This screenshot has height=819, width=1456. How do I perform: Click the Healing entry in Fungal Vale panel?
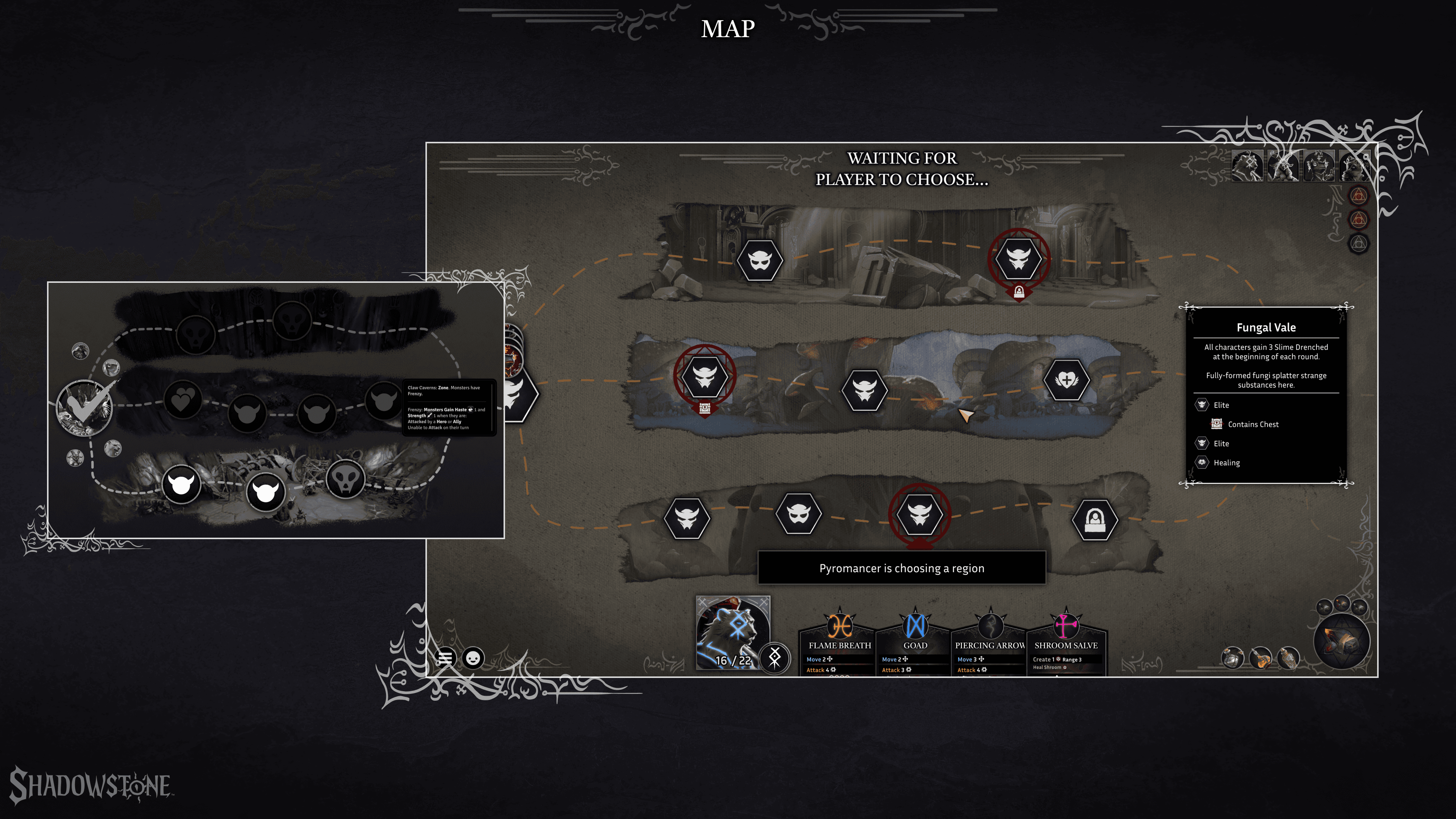pos(1226,463)
